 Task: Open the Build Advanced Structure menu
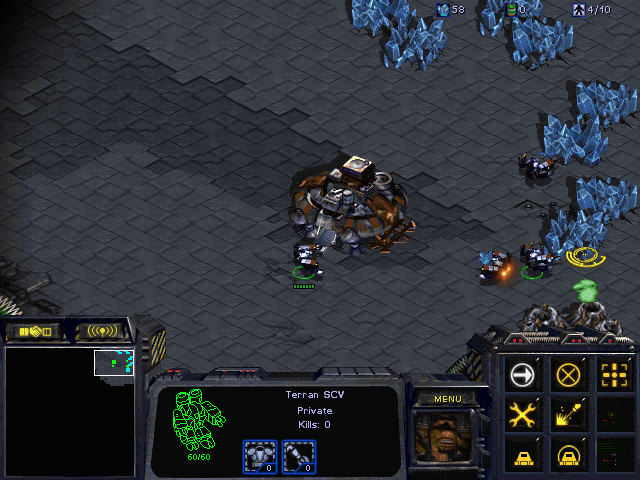(x=568, y=453)
